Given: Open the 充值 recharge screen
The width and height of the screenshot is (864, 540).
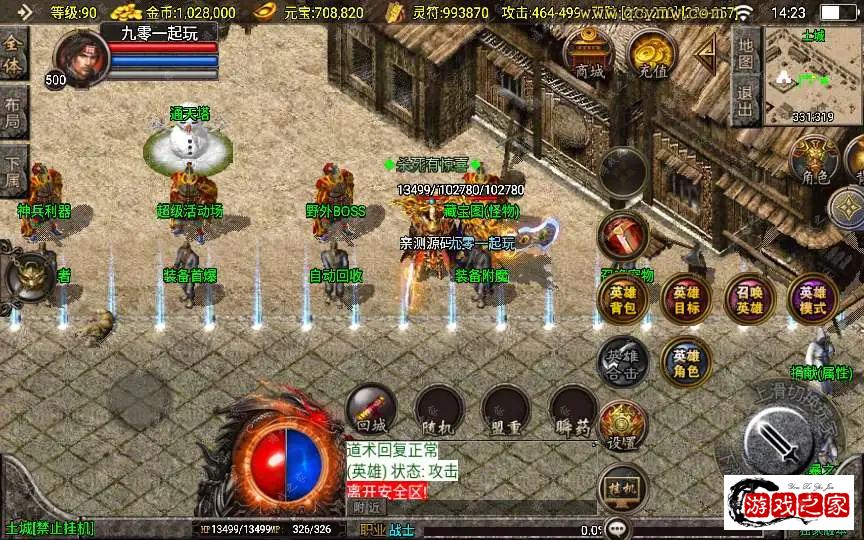Looking at the screenshot, I should [652, 54].
